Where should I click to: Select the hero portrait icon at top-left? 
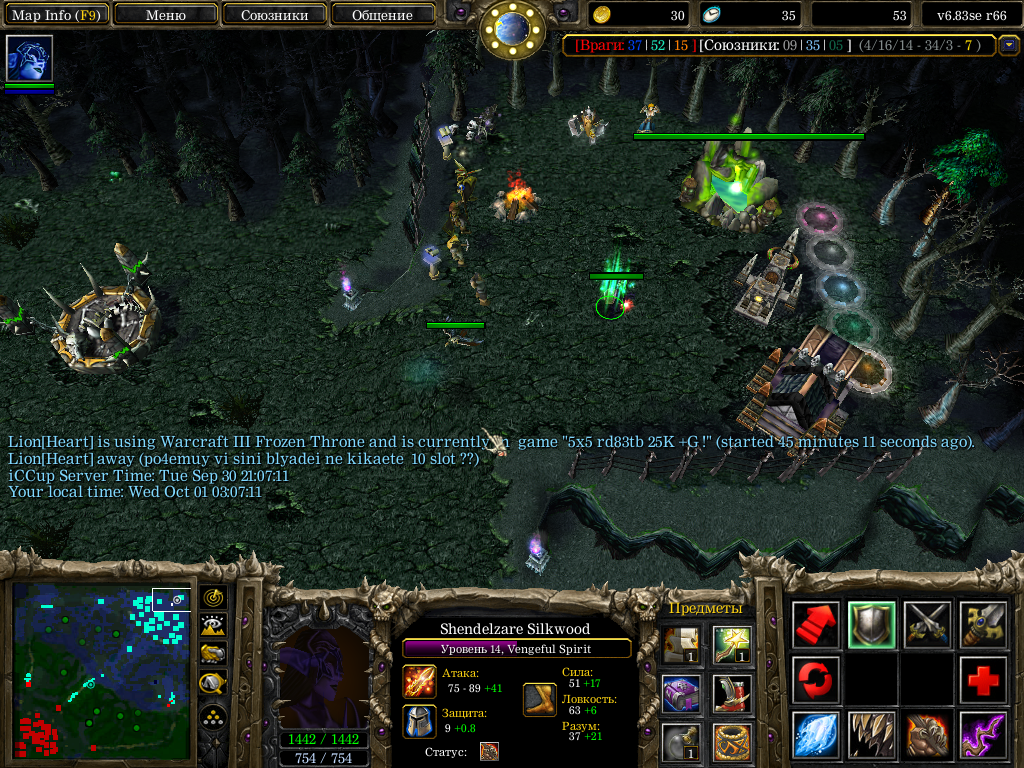tap(29, 59)
